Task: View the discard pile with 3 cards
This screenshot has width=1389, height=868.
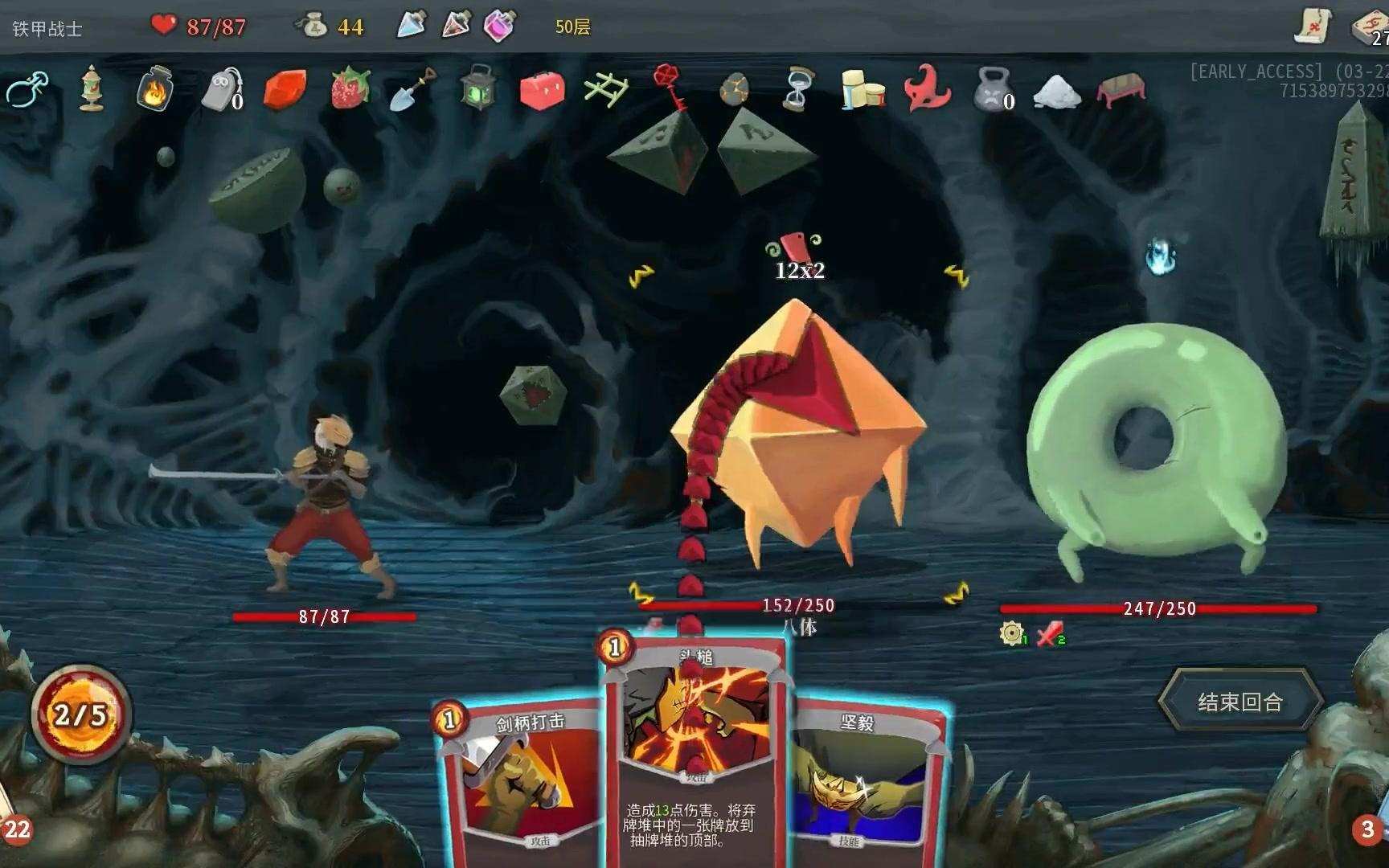Action: [x=1367, y=828]
